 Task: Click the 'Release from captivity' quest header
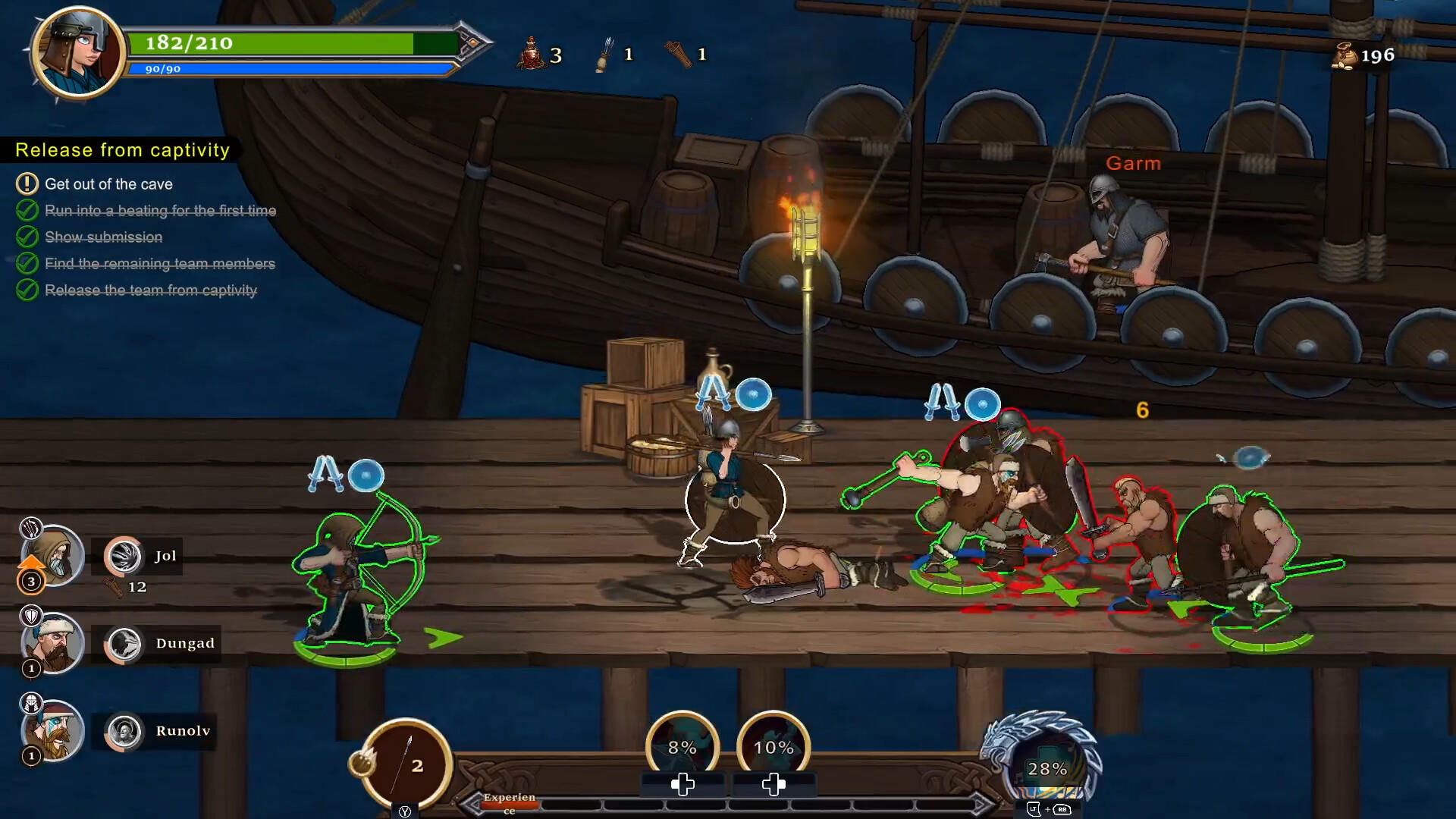pyautogui.click(x=121, y=149)
